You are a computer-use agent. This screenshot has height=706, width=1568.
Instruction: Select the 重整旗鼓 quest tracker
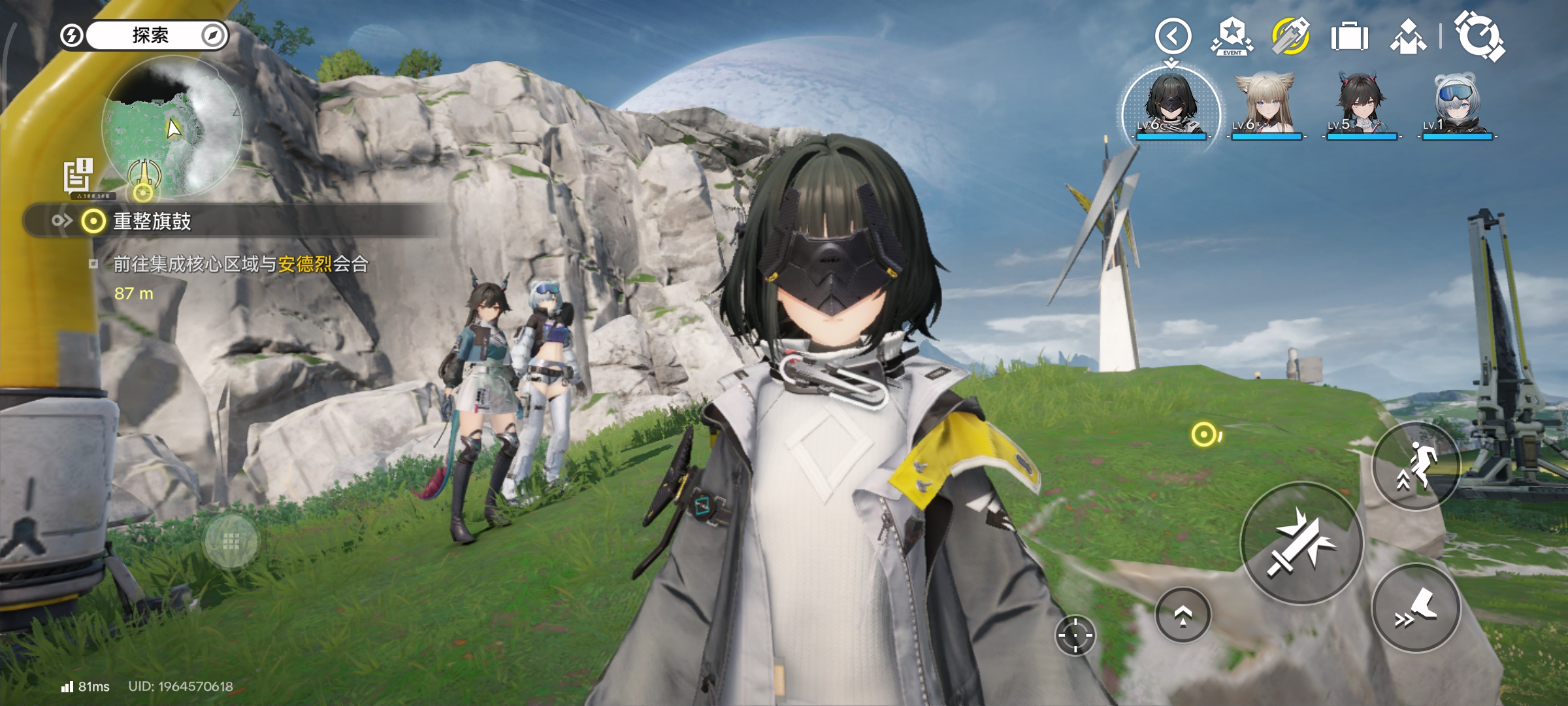(x=152, y=222)
